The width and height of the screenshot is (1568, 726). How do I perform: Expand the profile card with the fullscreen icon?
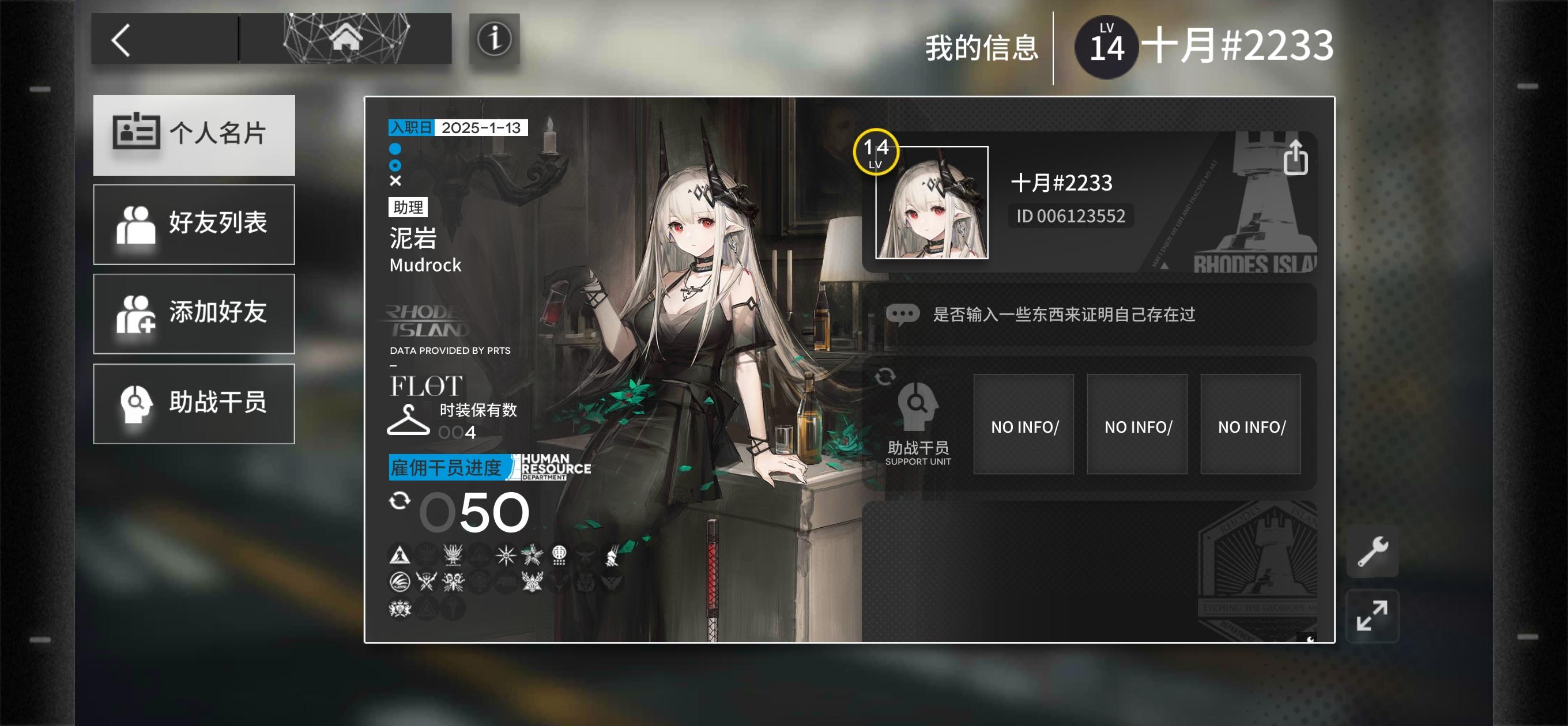[1374, 616]
